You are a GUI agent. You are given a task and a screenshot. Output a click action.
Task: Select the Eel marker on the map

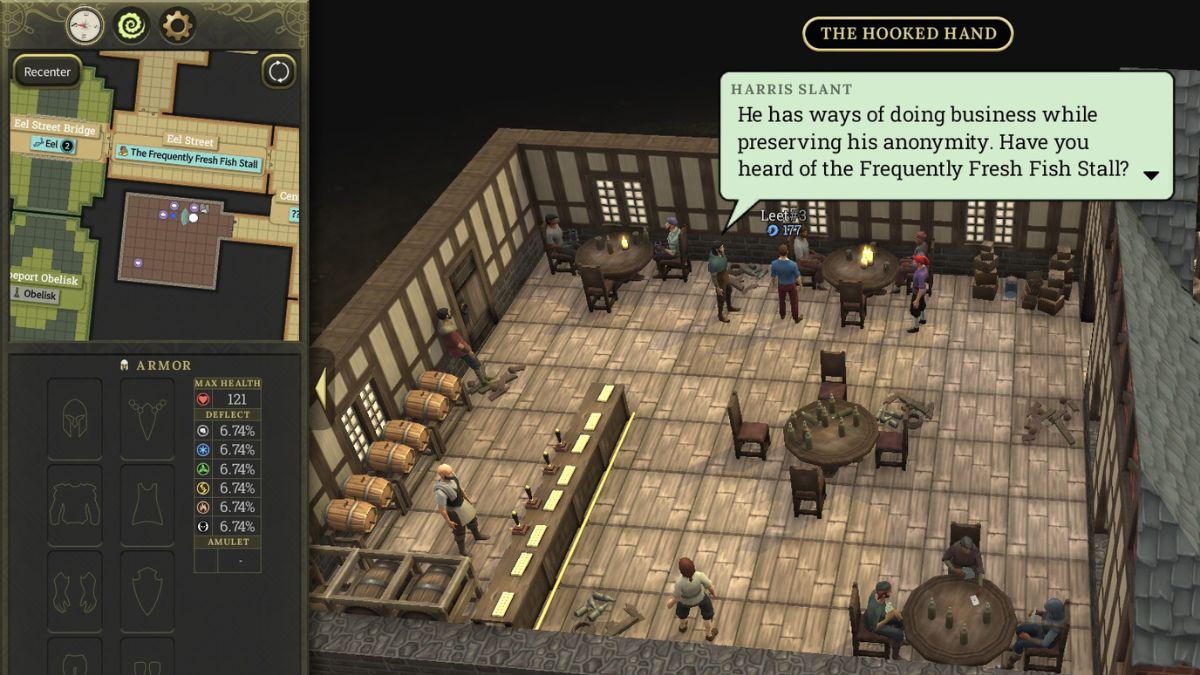pyautogui.click(x=52, y=145)
